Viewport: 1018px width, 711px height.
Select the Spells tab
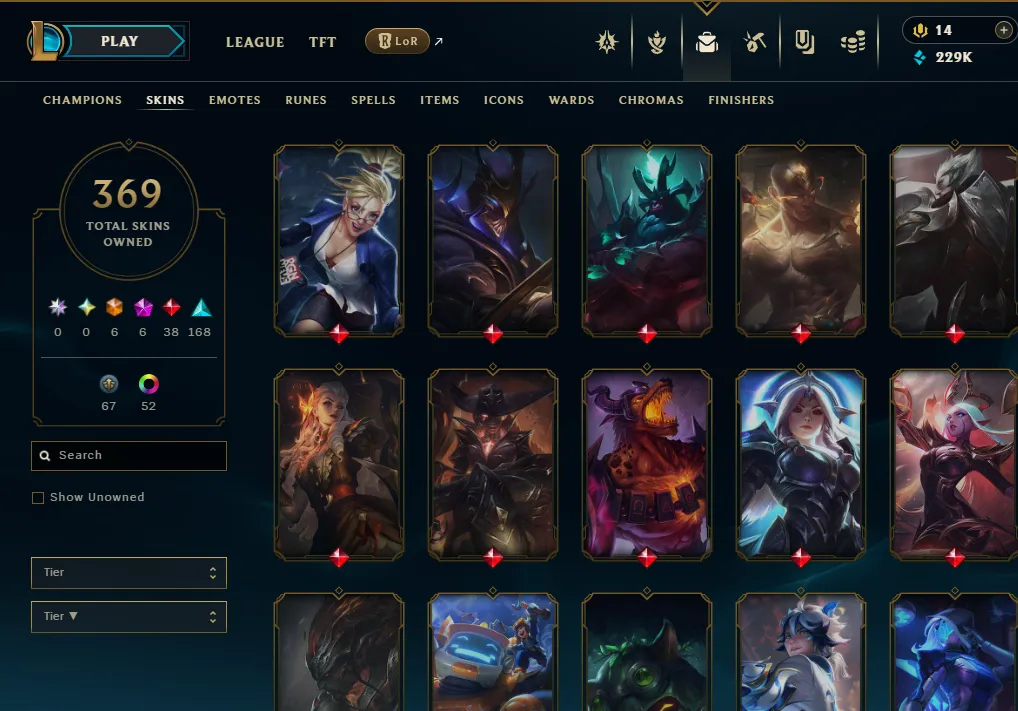pyautogui.click(x=373, y=100)
